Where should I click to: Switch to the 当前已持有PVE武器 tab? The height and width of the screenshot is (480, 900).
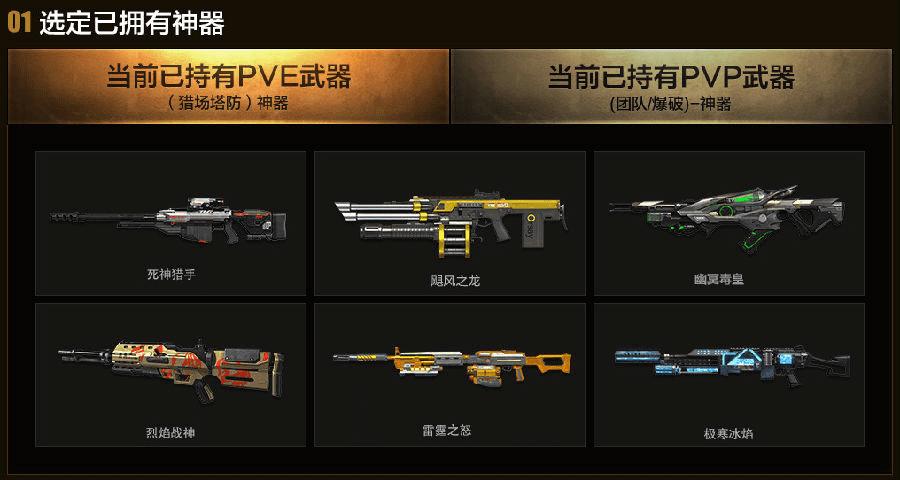[x=228, y=86]
